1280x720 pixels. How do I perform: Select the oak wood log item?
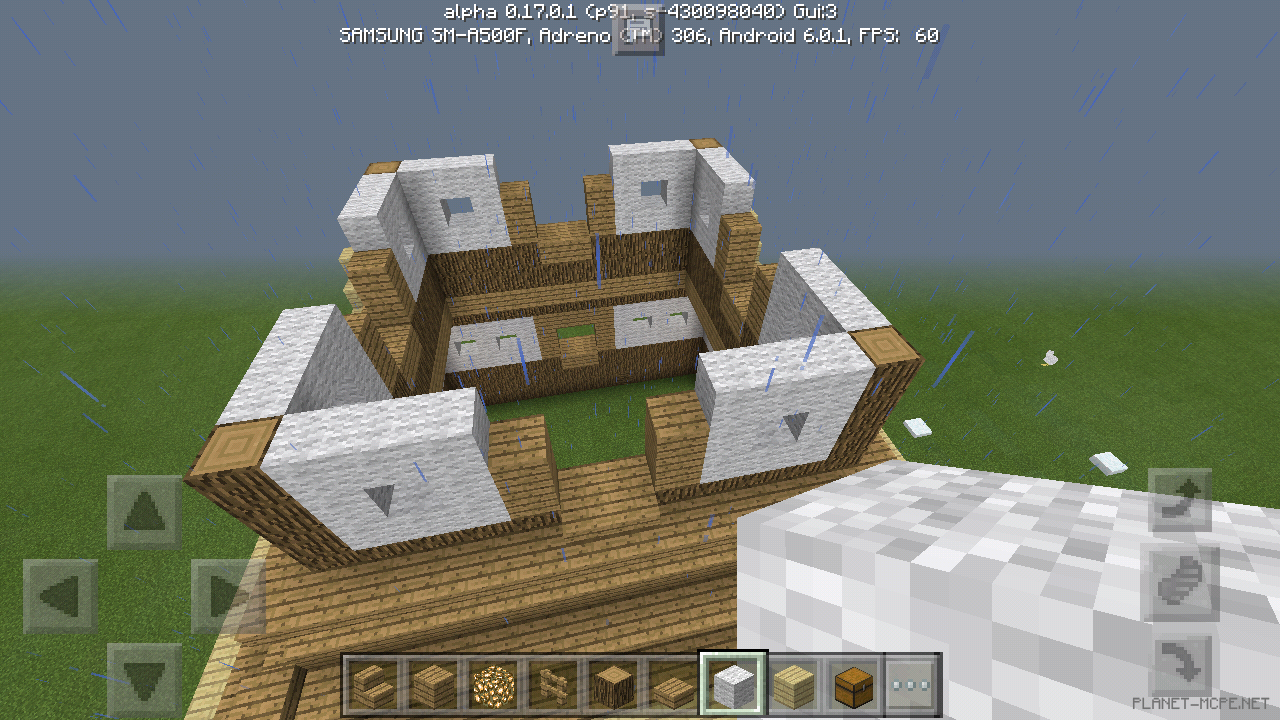[x=614, y=685]
